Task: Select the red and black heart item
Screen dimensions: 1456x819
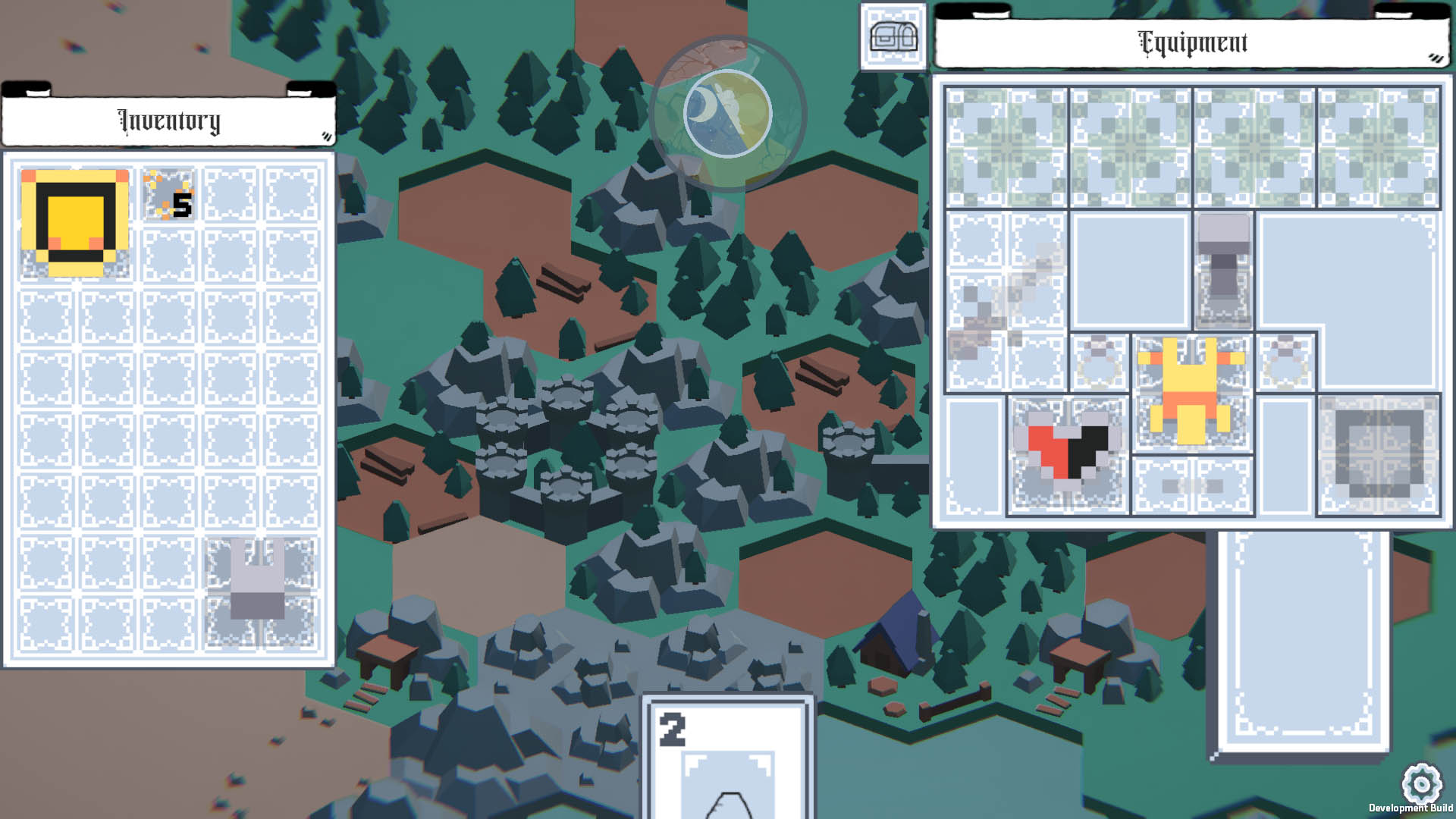Action: click(x=1067, y=453)
